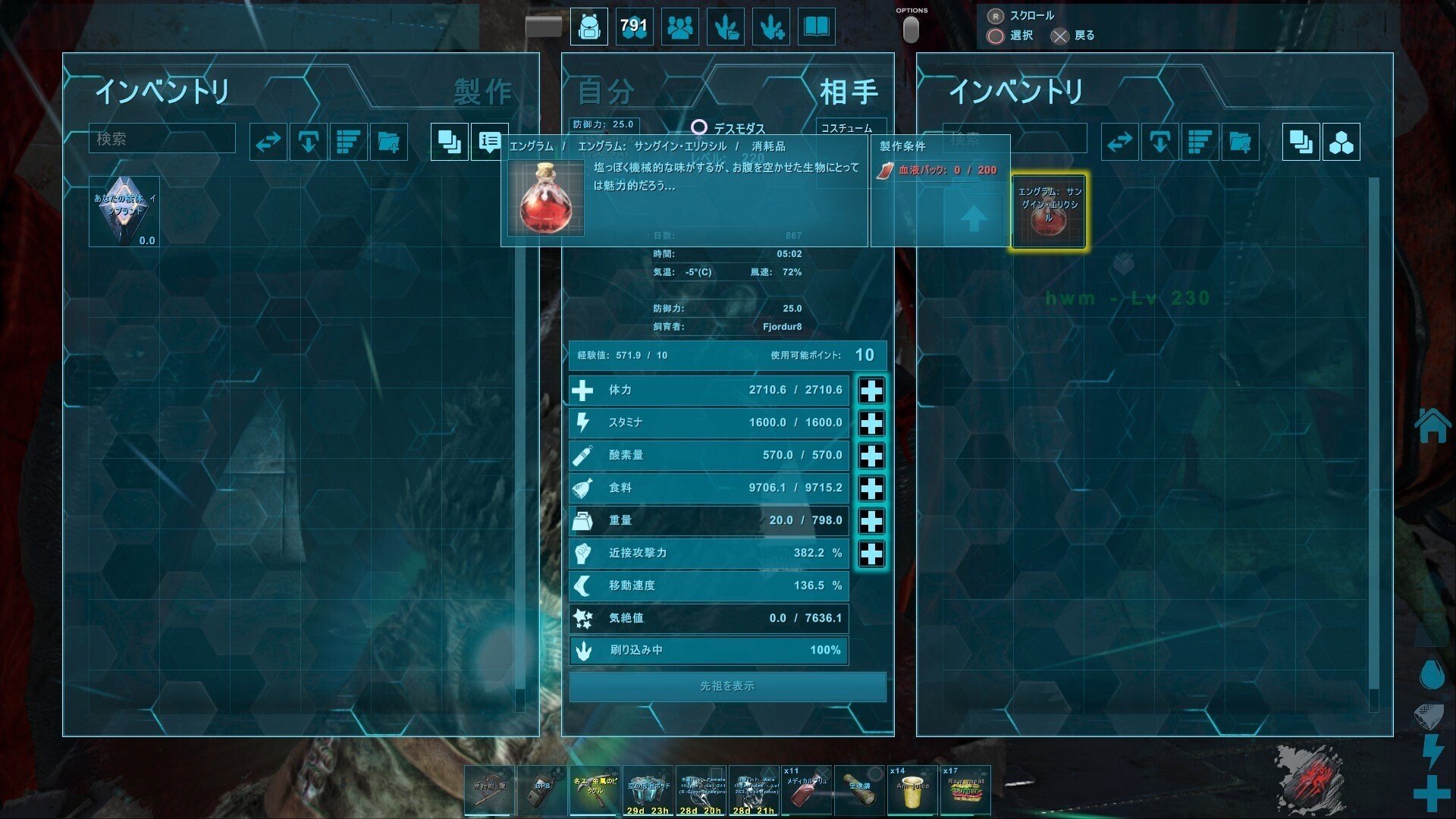Image resolution: width=1456 pixels, height=819 pixels.
Task: Select the engram points icon showing 791
Action: 634,27
